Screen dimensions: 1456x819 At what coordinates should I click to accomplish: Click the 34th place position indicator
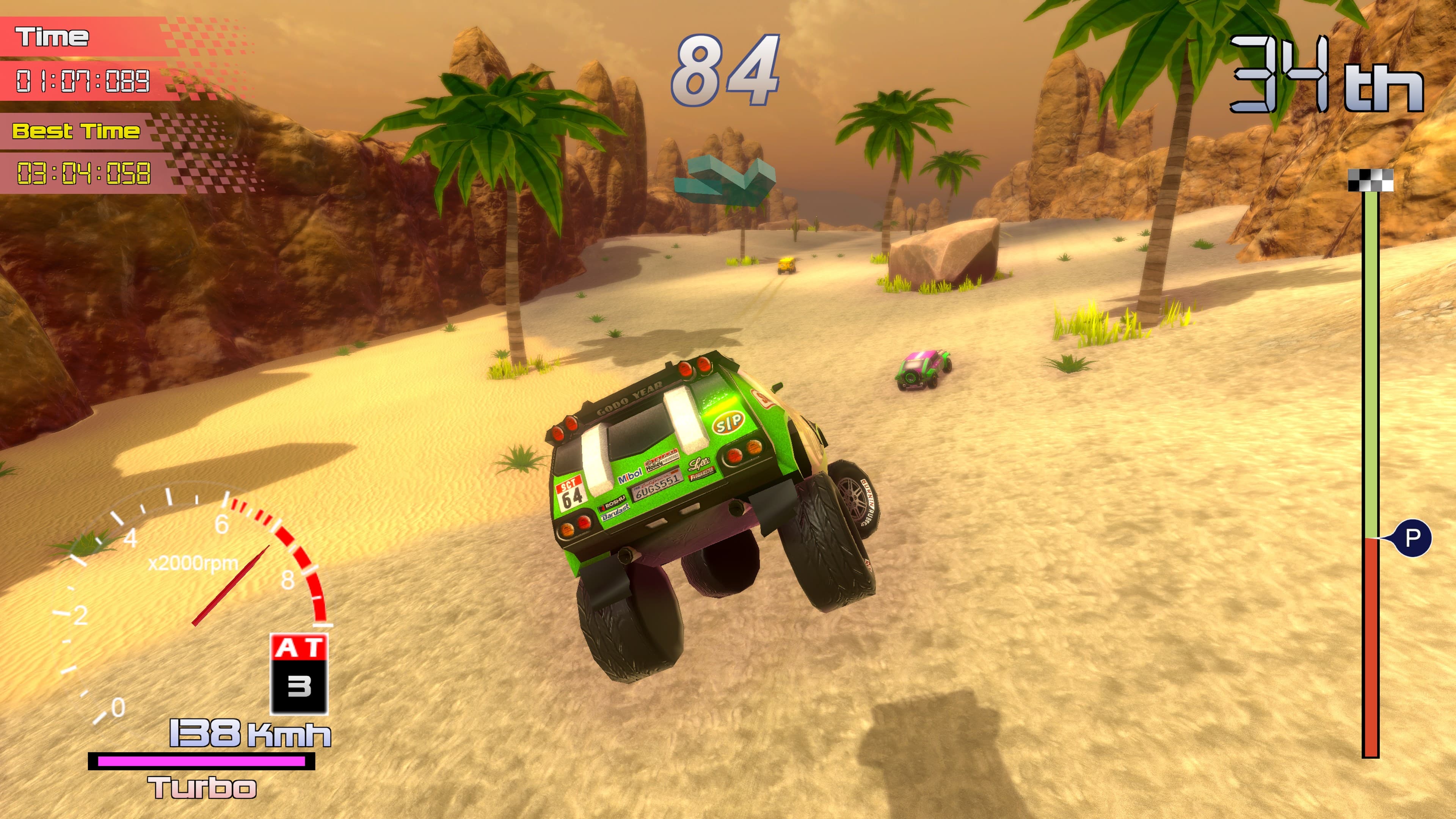click(x=1317, y=74)
